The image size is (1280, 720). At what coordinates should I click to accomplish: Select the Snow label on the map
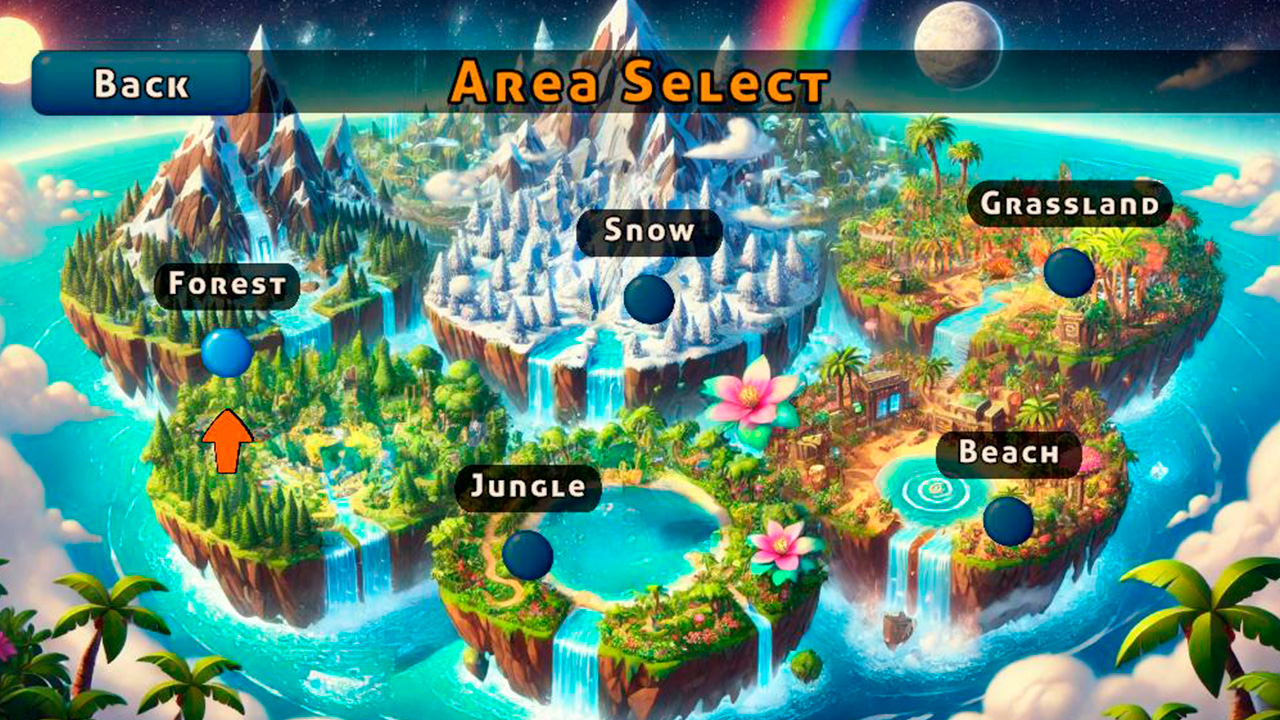[650, 231]
